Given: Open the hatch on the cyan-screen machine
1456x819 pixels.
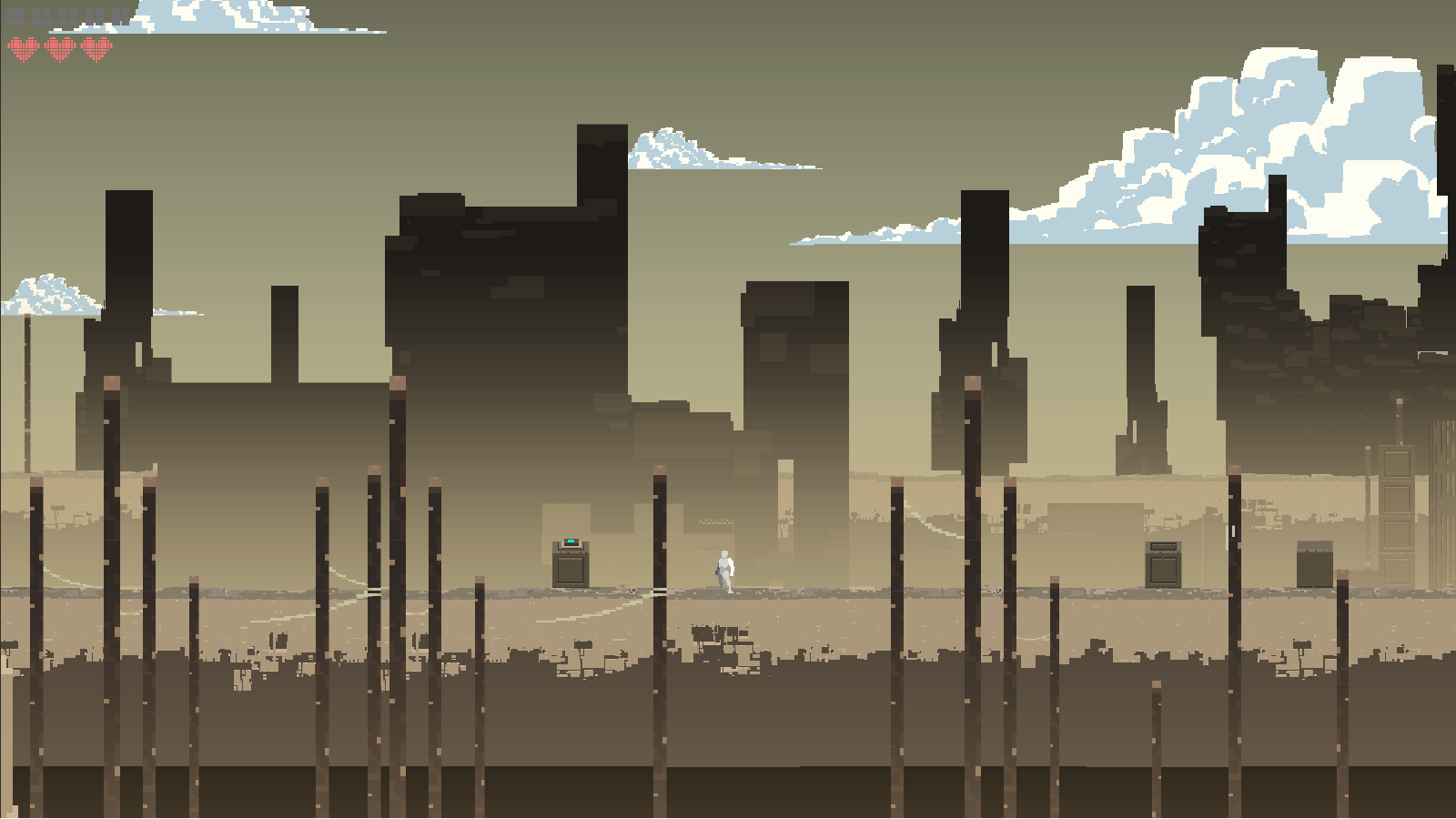Looking at the screenshot, I should click(571, 570).
